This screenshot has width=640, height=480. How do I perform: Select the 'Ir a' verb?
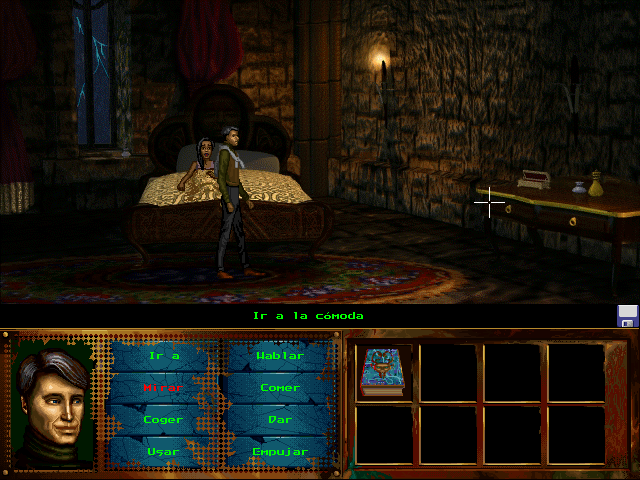point(163,355)
